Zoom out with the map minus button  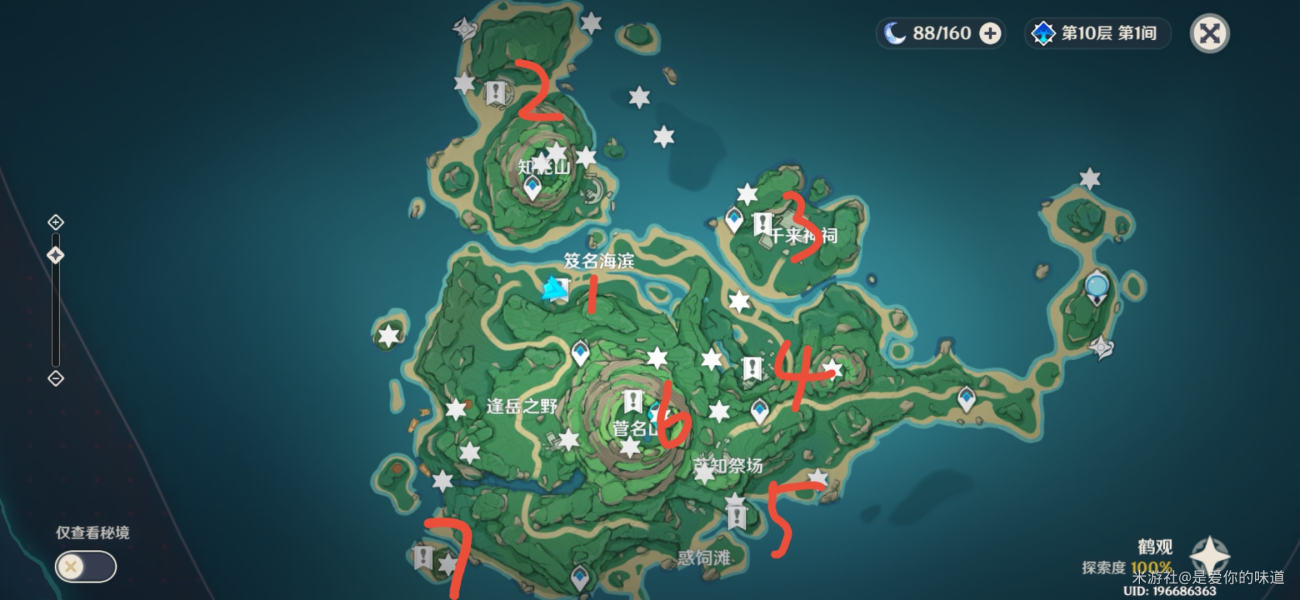click(x=56, y=378)
